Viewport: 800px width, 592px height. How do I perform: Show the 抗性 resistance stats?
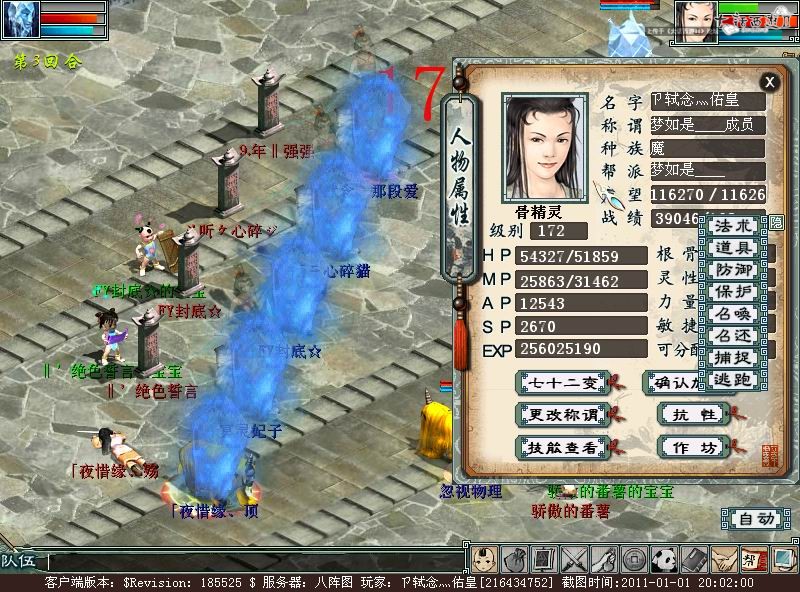point(694,414)
